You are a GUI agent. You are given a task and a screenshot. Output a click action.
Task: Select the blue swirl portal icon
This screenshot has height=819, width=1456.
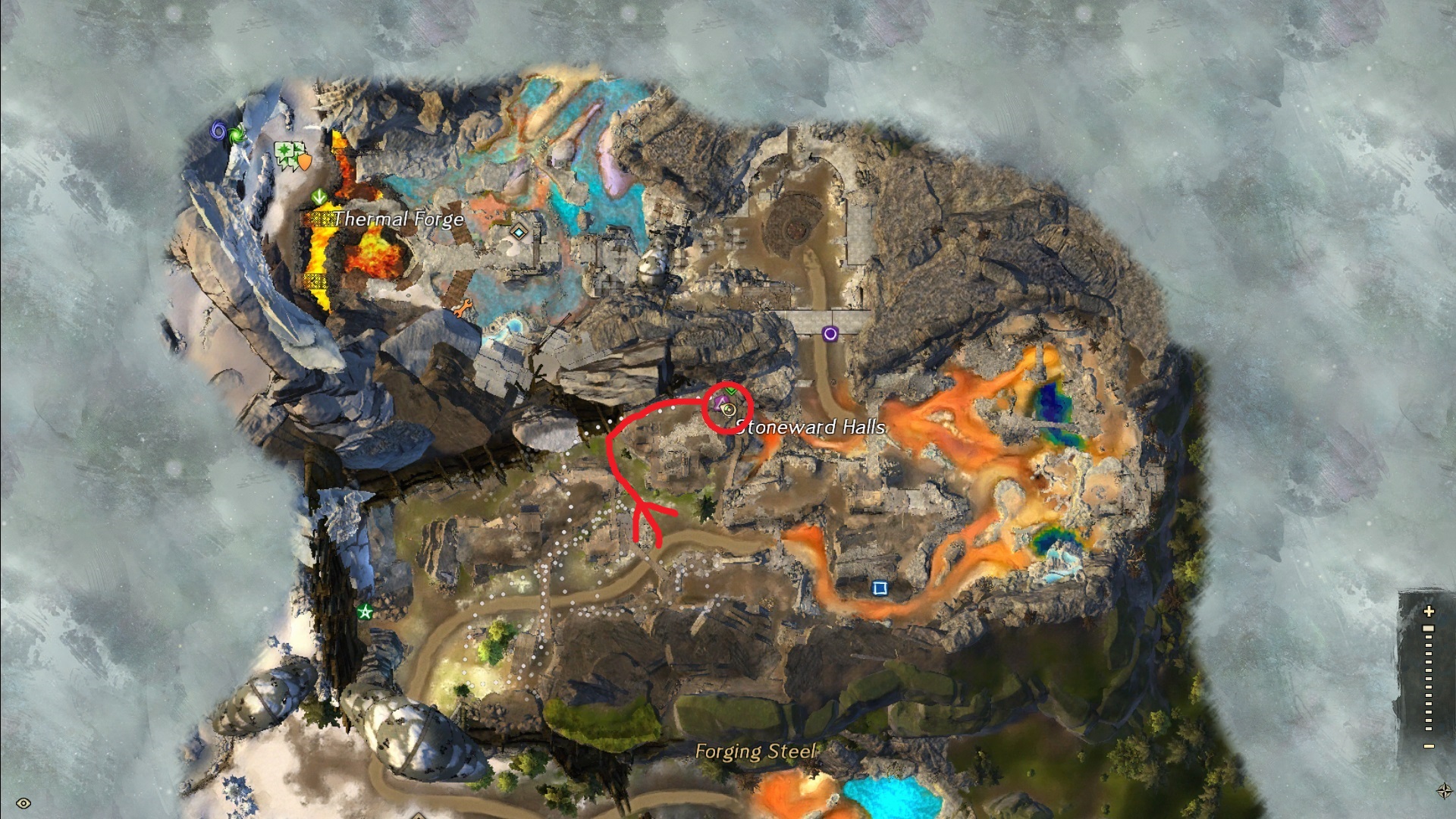(x=218, y=131)
